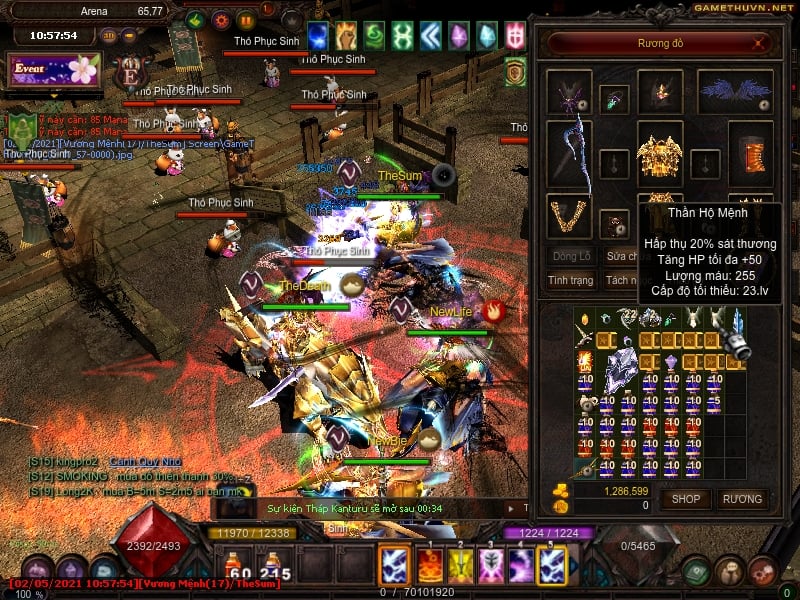Image resolution: width=800 pixels, height=600 pixels.
Task: Click the green swirl buff icon
Action: [373, 37]
